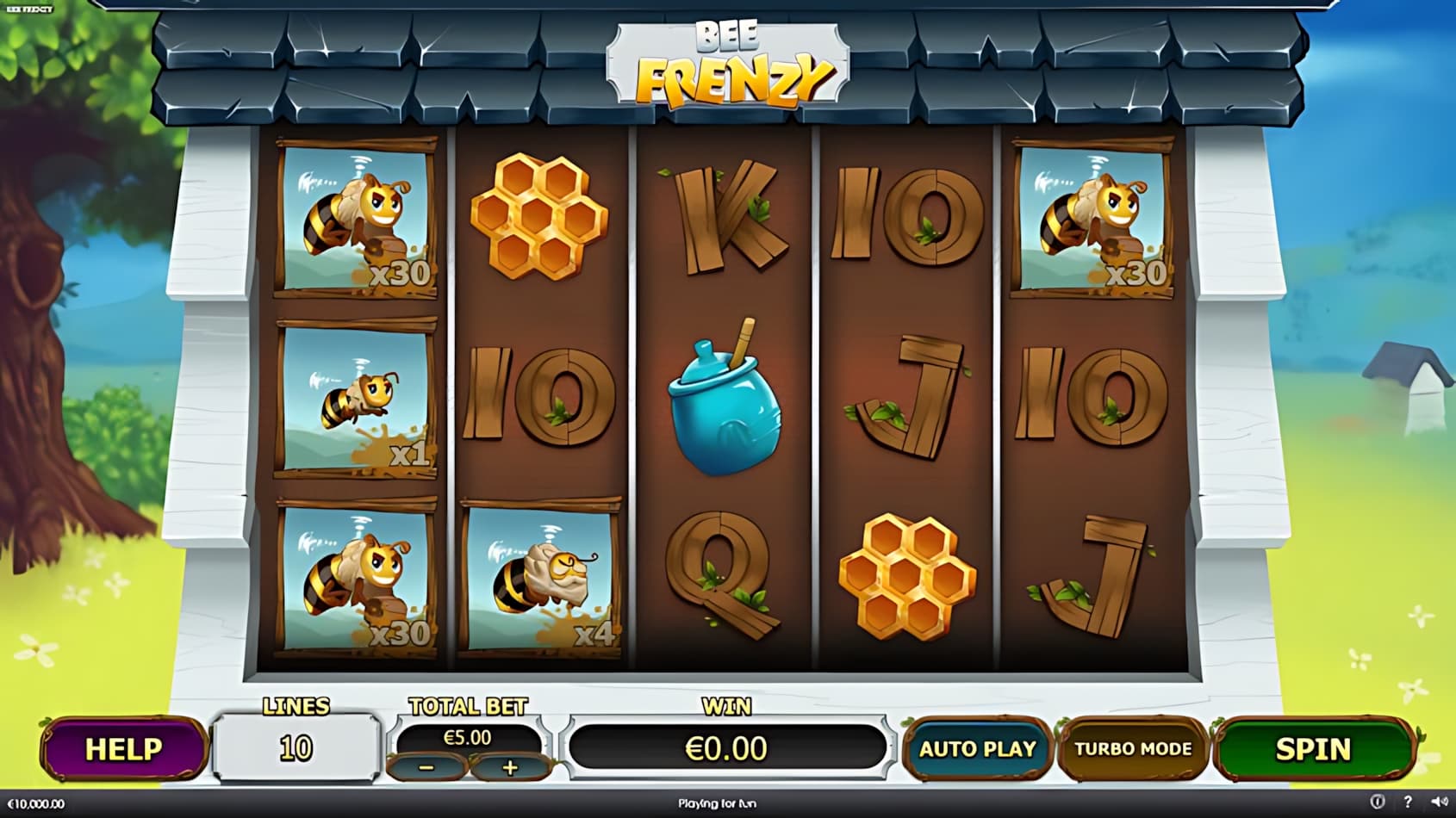Open the Help menu

tap(123, 747)
